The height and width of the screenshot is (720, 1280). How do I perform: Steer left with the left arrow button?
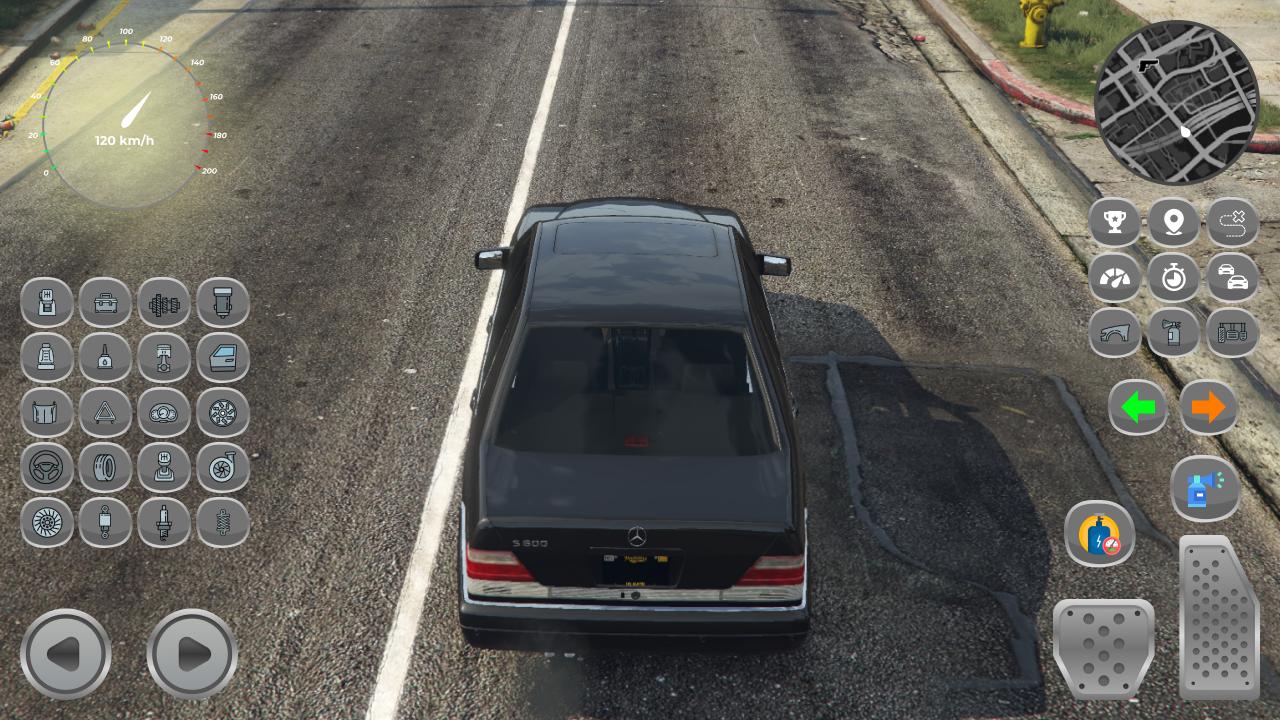click(x=65, y=654)
